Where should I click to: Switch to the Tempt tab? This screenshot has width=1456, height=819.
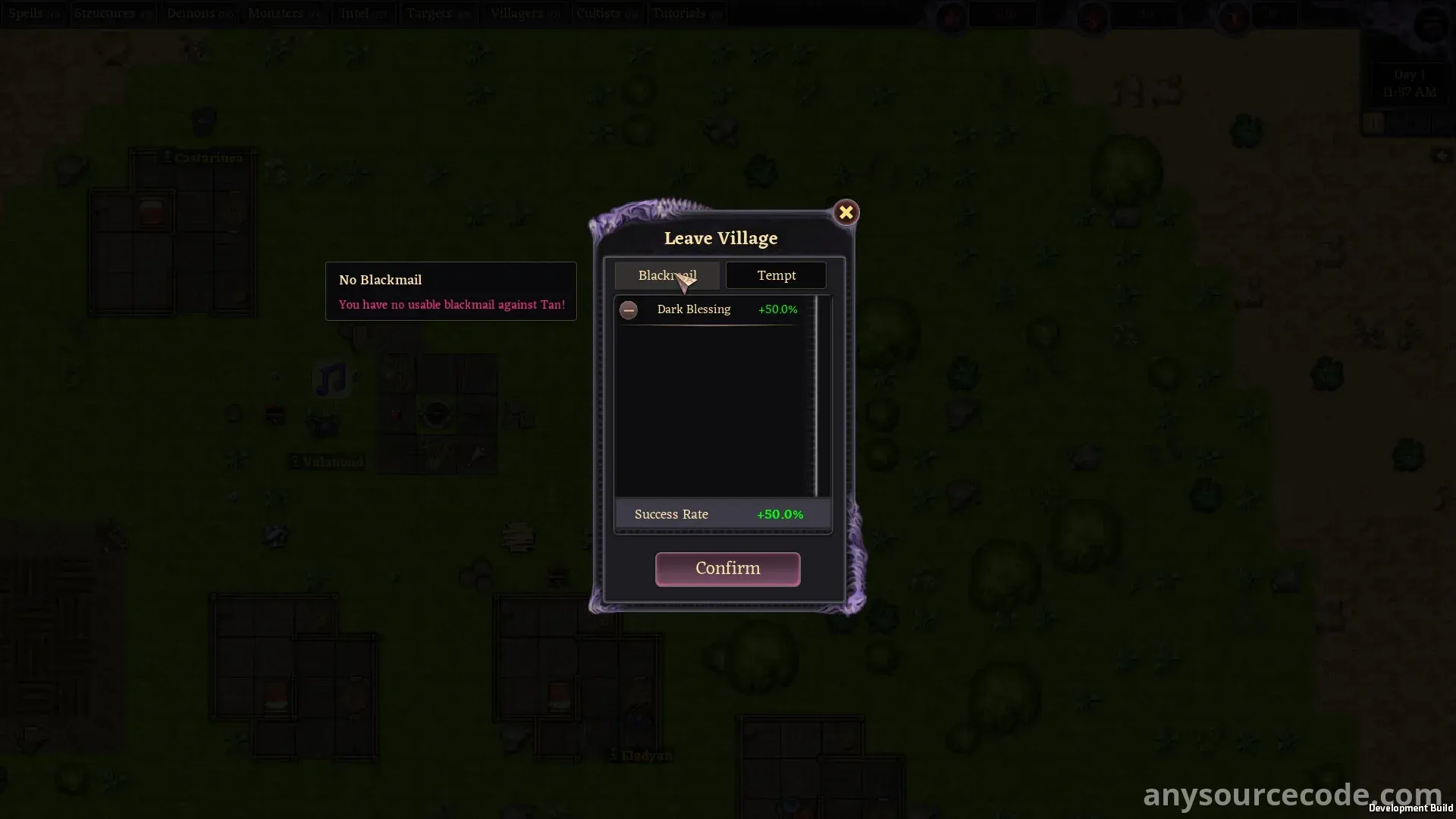tap(776, 275)
